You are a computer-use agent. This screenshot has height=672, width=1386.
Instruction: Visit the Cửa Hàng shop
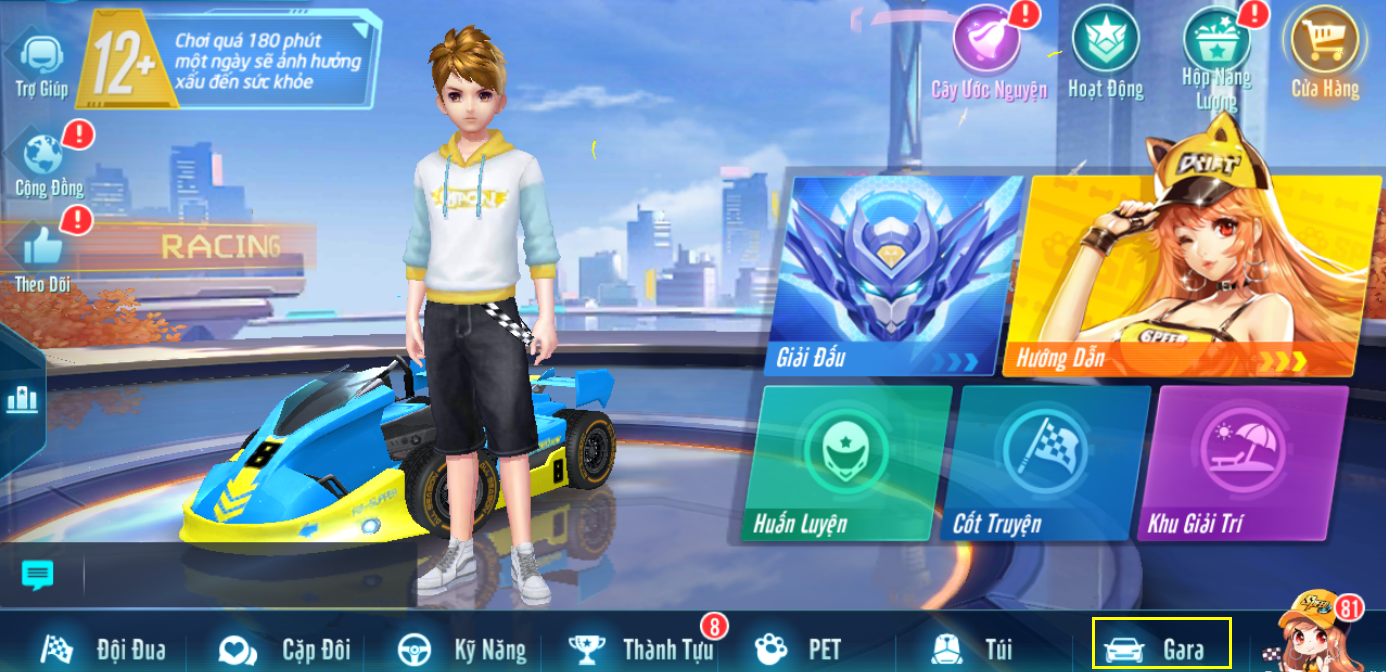[x=1325, y=42]
